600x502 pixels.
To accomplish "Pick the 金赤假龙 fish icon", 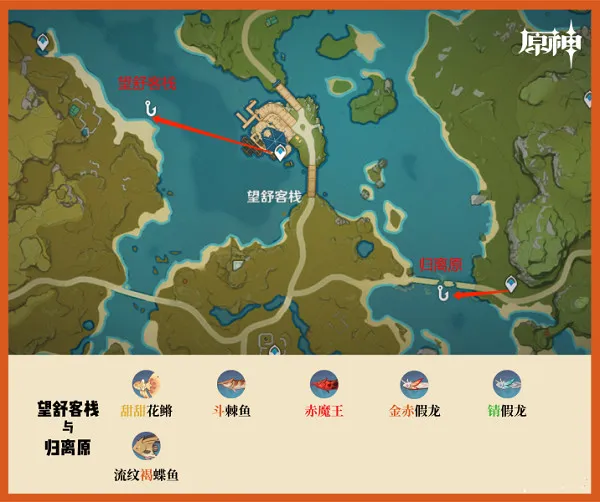I will pos(414,384).
